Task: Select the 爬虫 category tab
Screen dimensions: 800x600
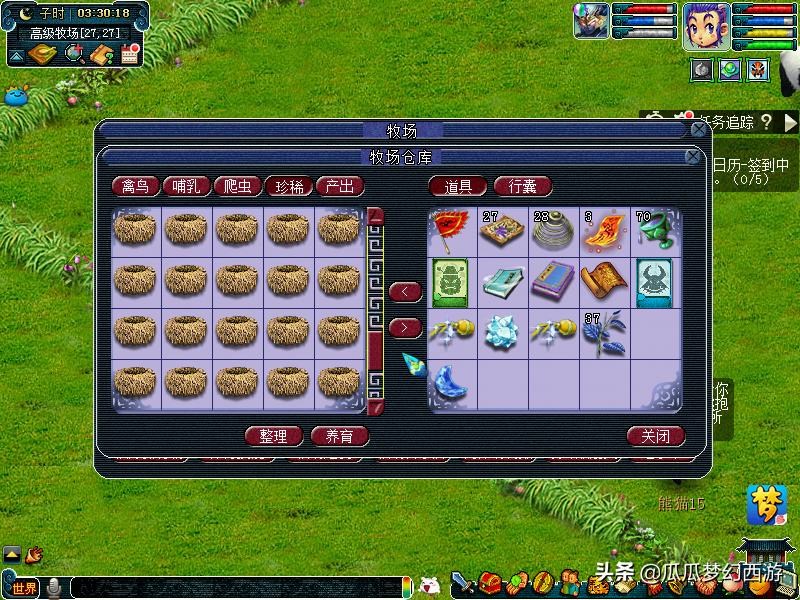Action: (x=237, y=187)
